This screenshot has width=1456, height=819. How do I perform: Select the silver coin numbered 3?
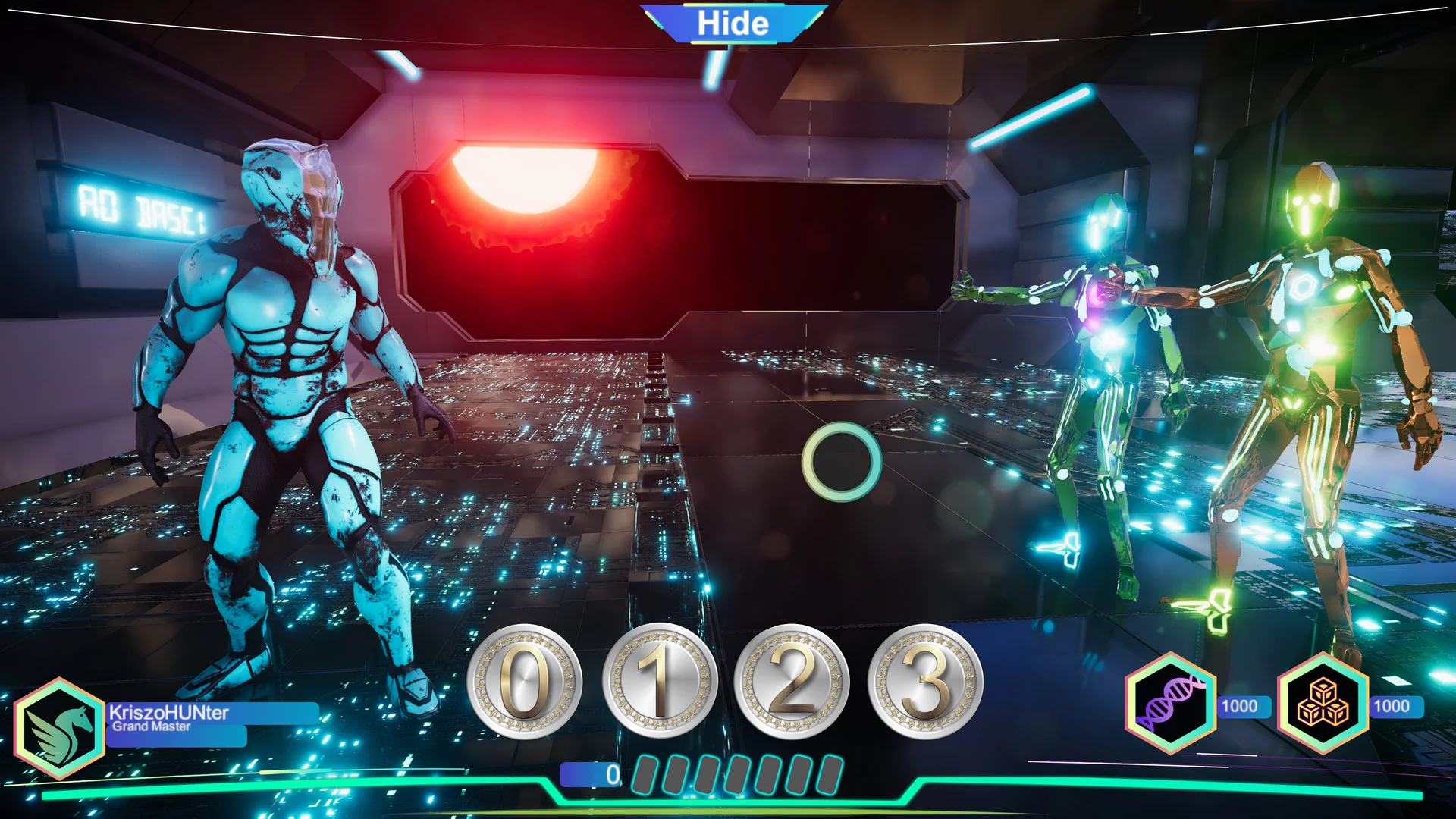[925, 681]
